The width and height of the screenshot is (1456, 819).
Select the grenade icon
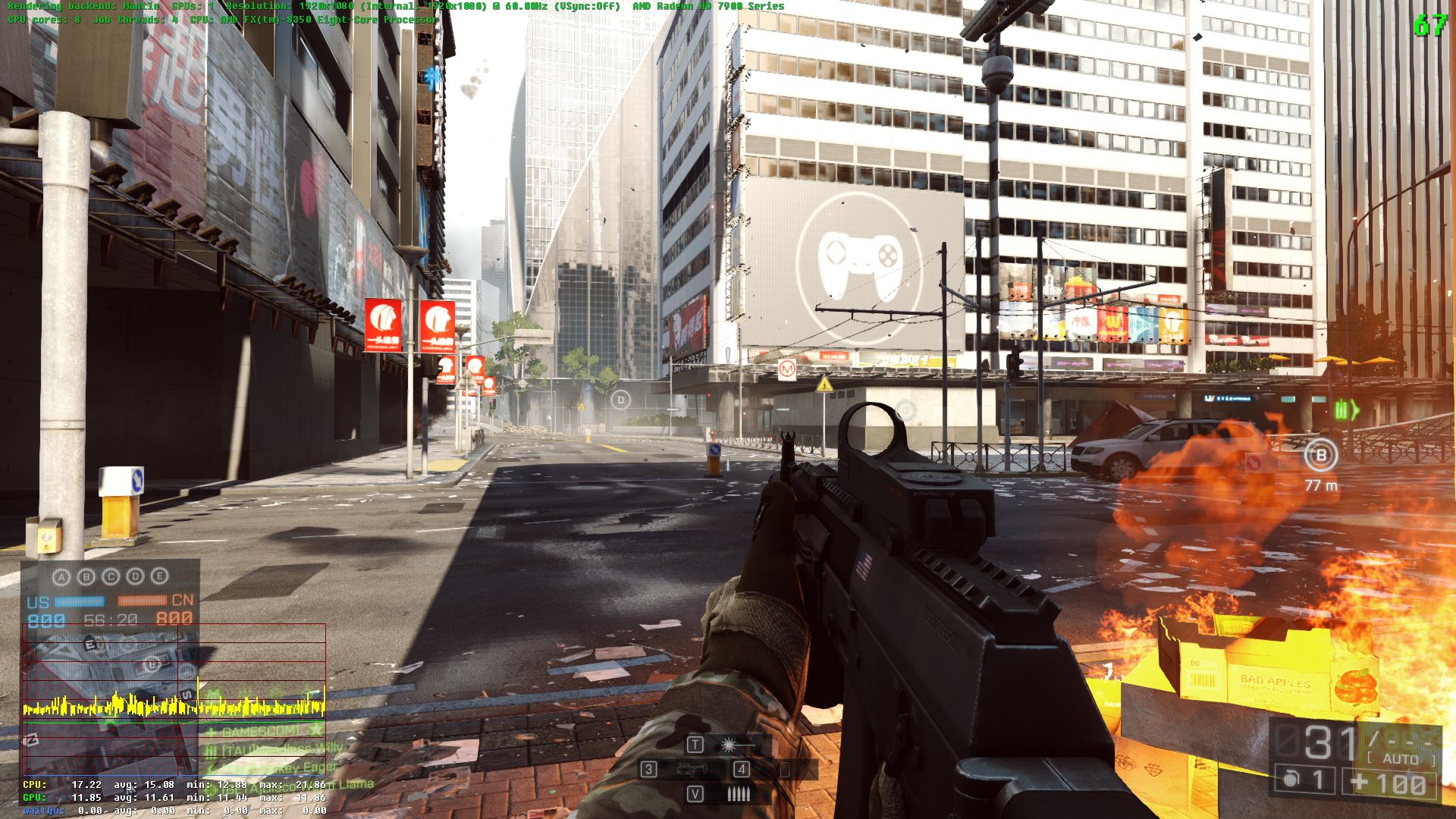point(1291,780)
